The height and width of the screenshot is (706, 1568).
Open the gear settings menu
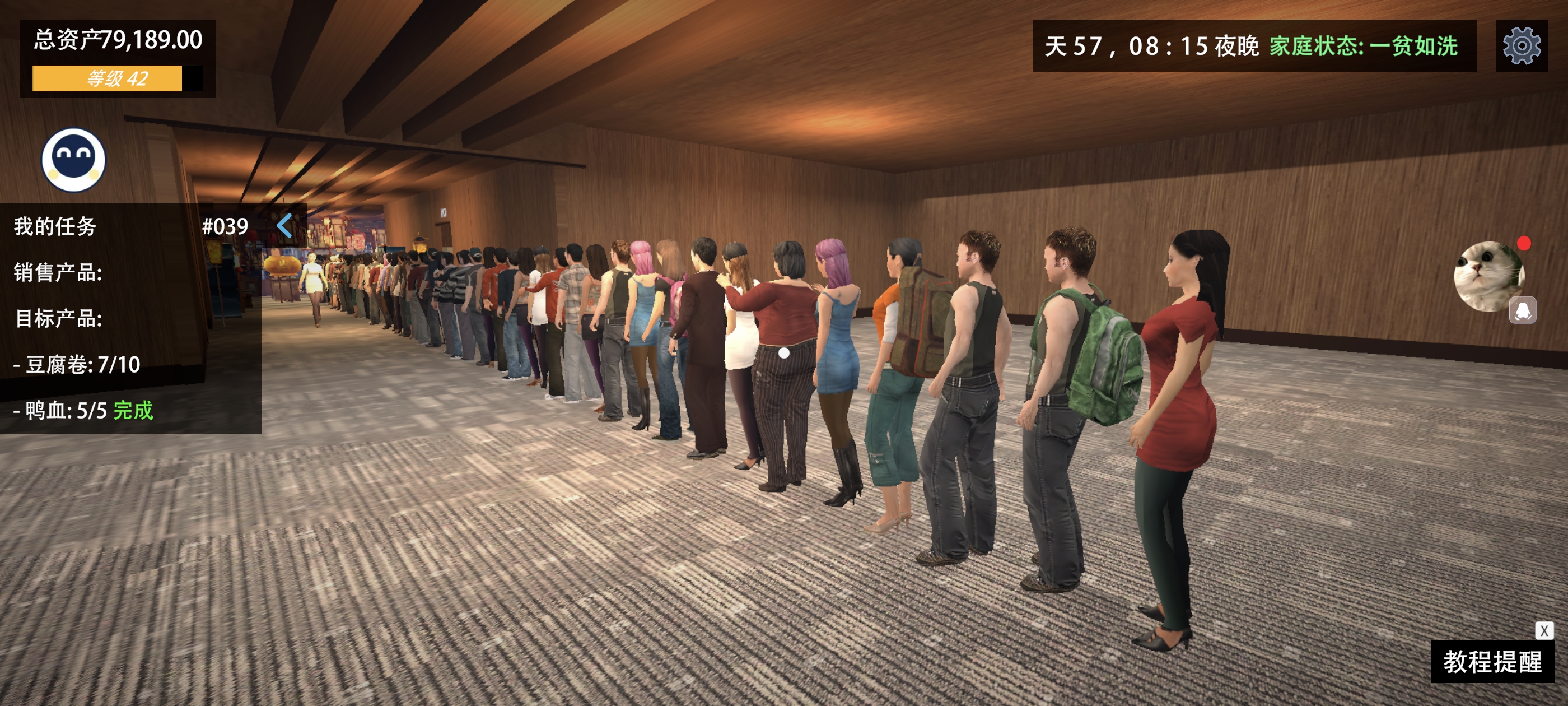point(1521,46)
